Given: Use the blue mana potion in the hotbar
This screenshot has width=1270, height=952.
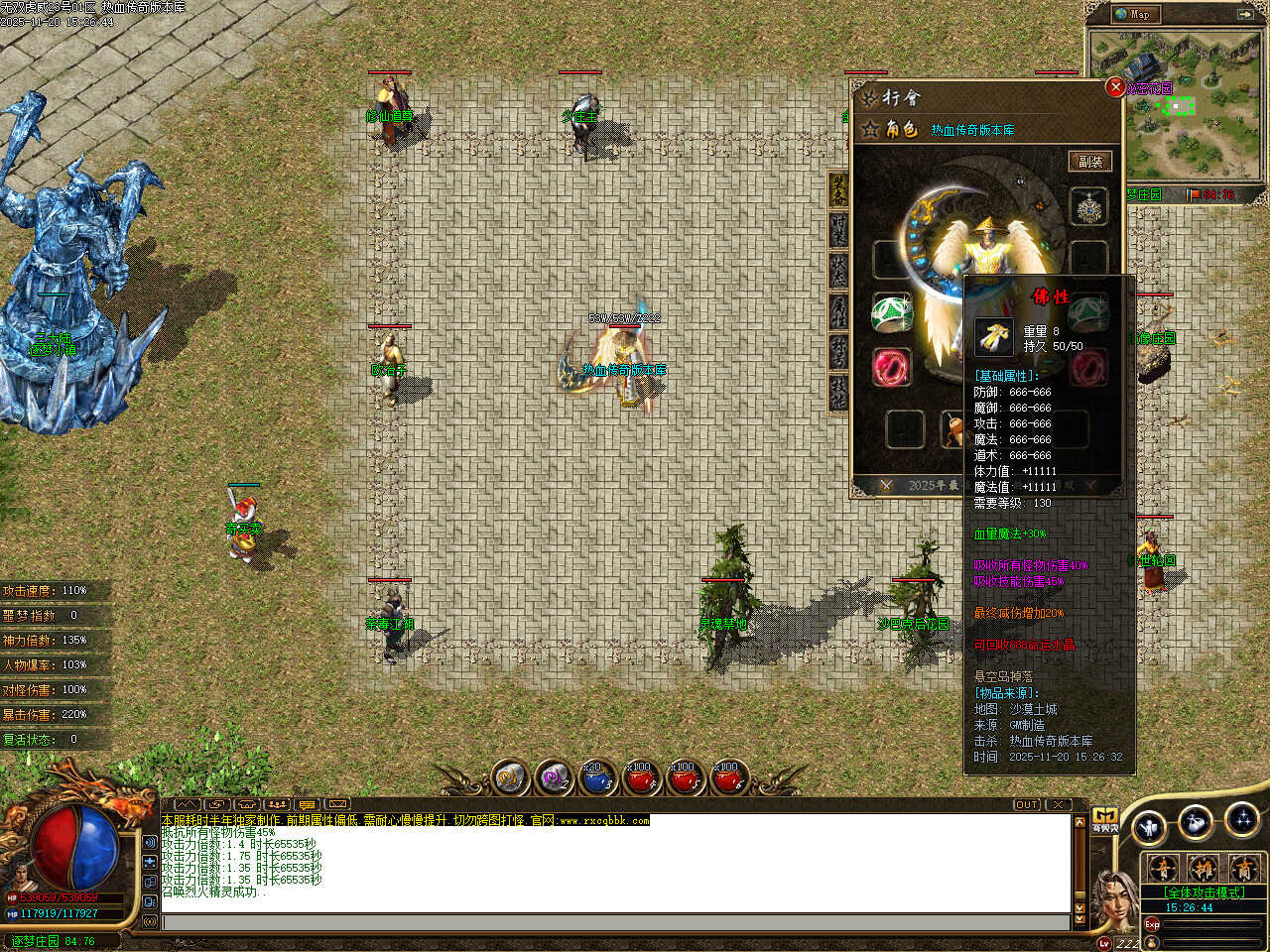Looking at the screenshot, I should click(x=595, y=779).
